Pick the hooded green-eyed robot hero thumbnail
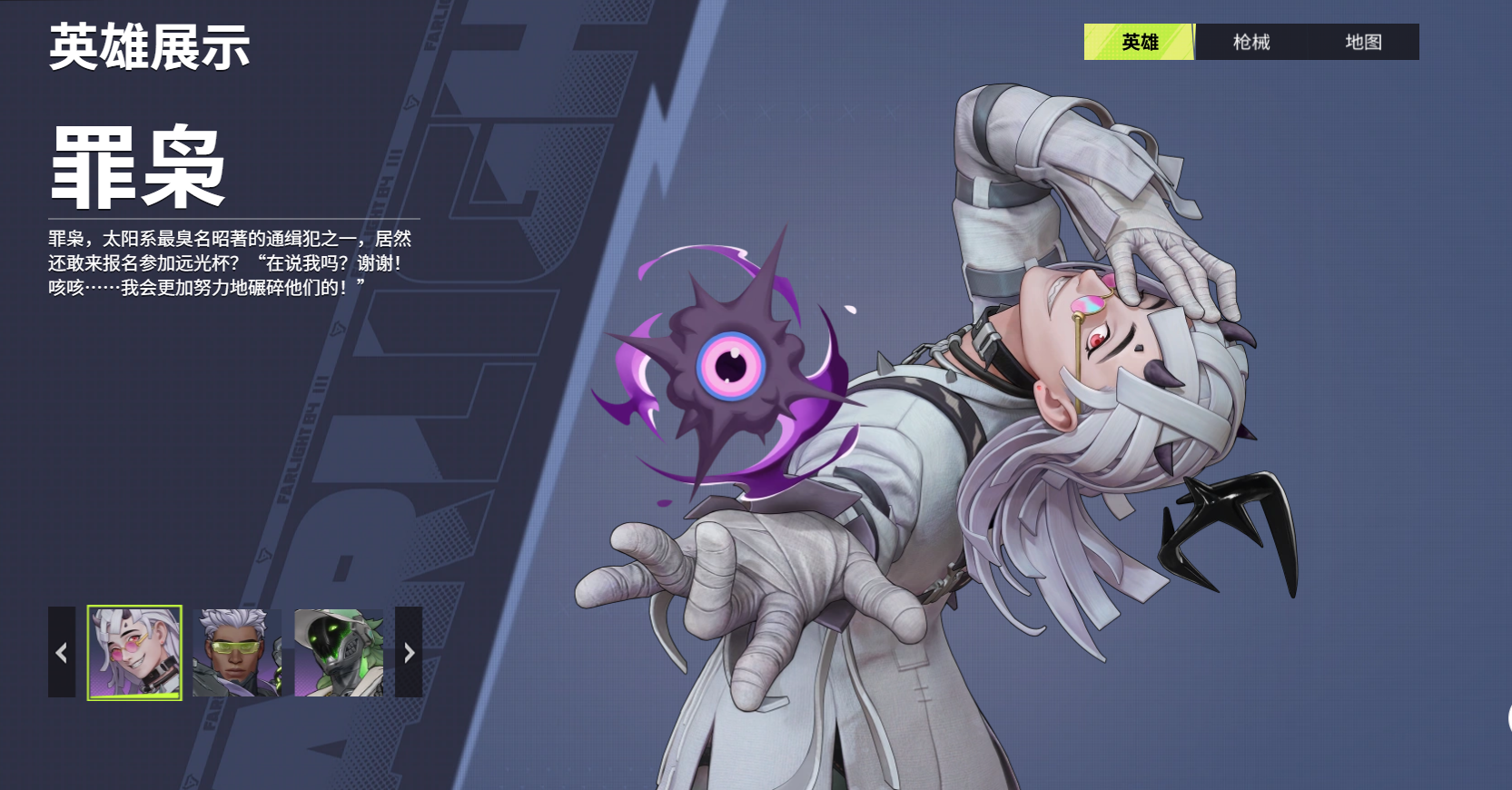 (x=339, y=652)
